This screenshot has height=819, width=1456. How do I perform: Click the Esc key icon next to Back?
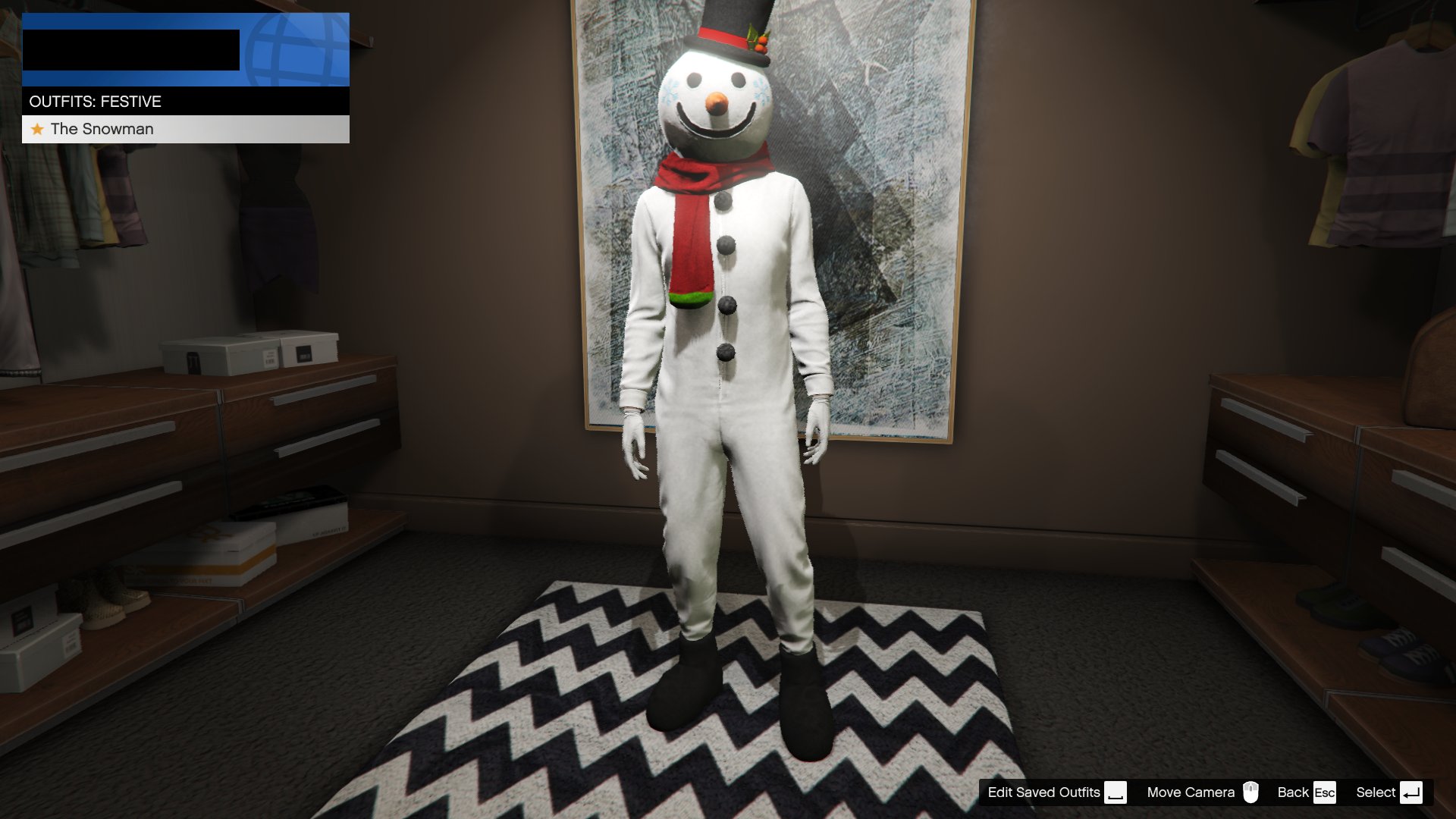point(1324,792)
